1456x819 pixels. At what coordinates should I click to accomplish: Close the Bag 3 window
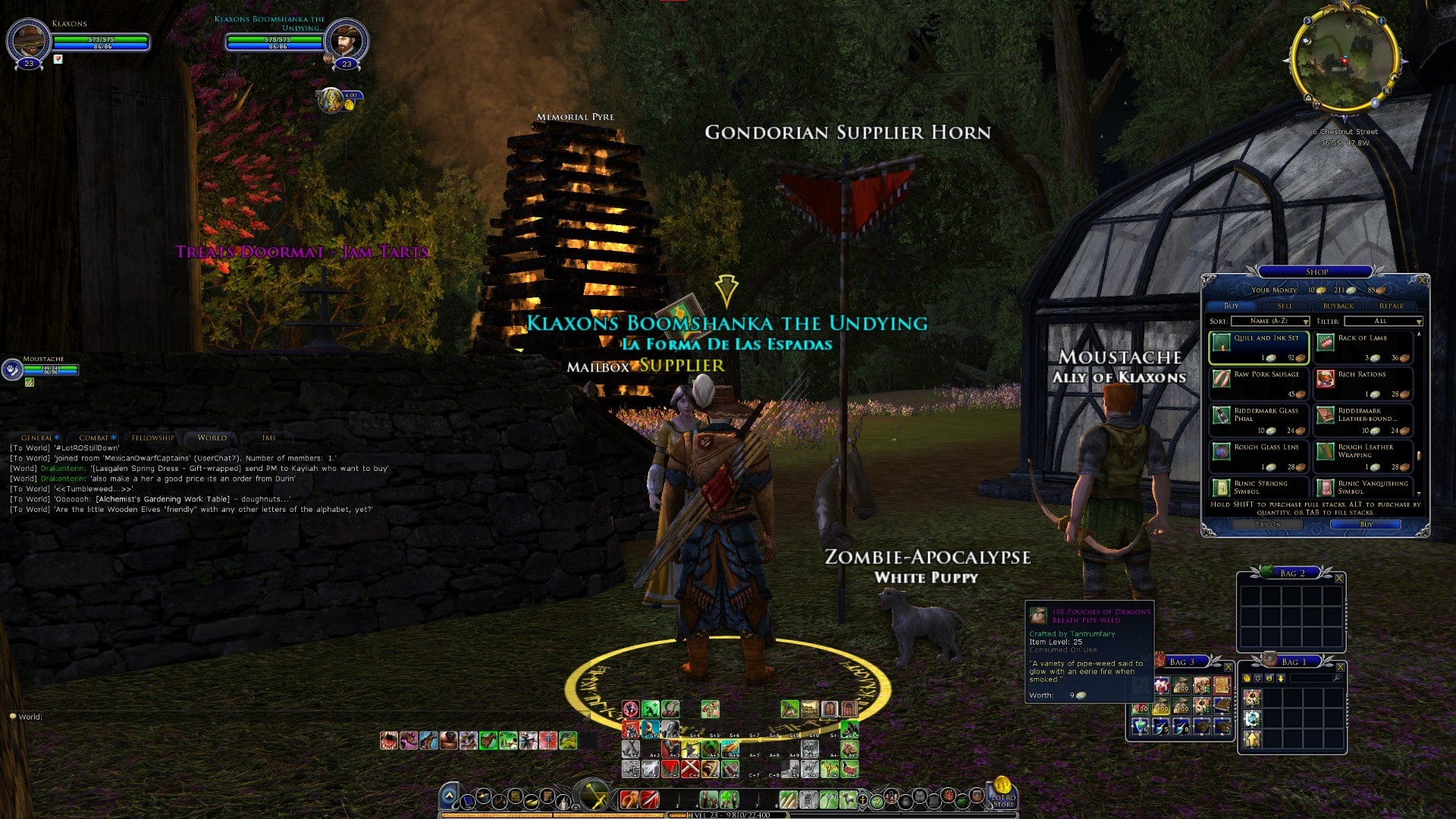(x=1228, y=667)
